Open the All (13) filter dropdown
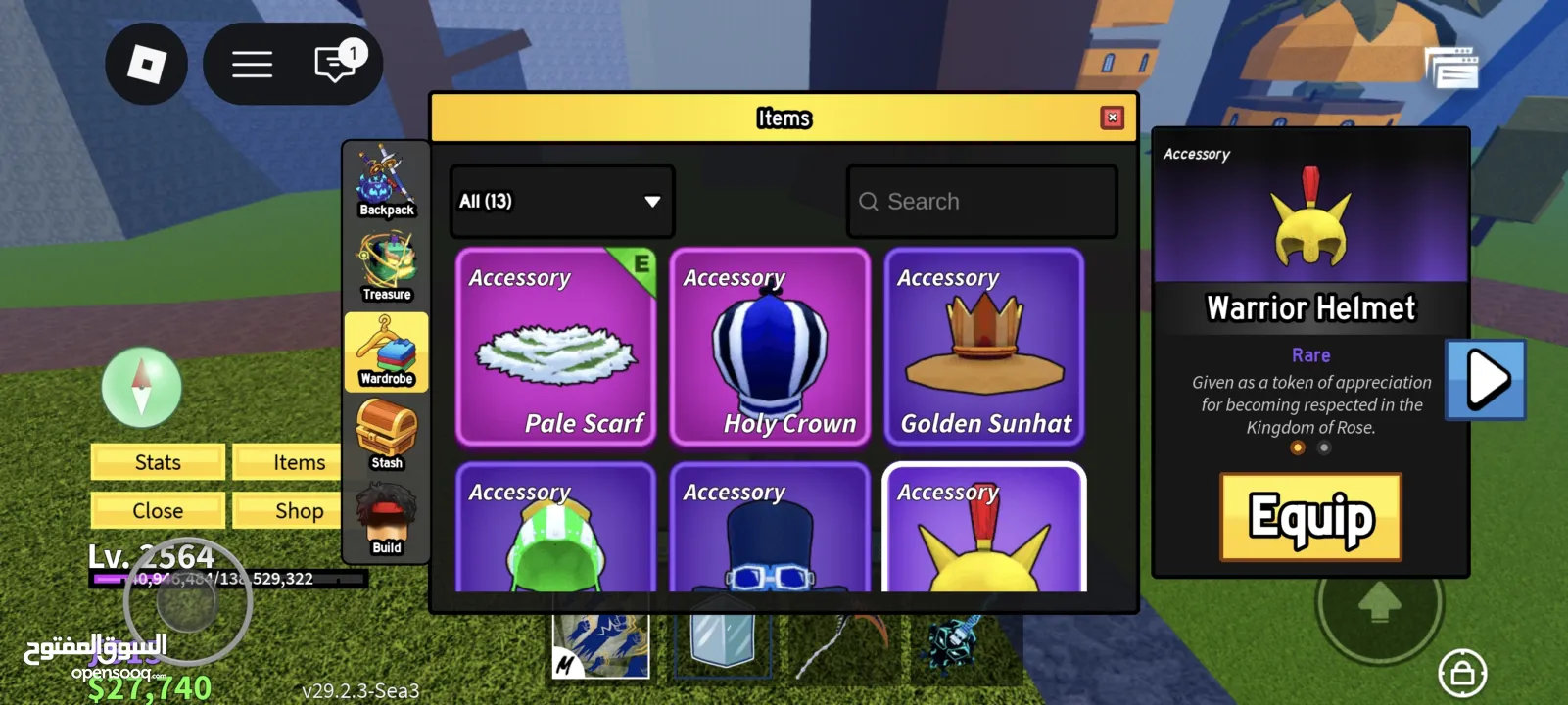 click(561, 202)
